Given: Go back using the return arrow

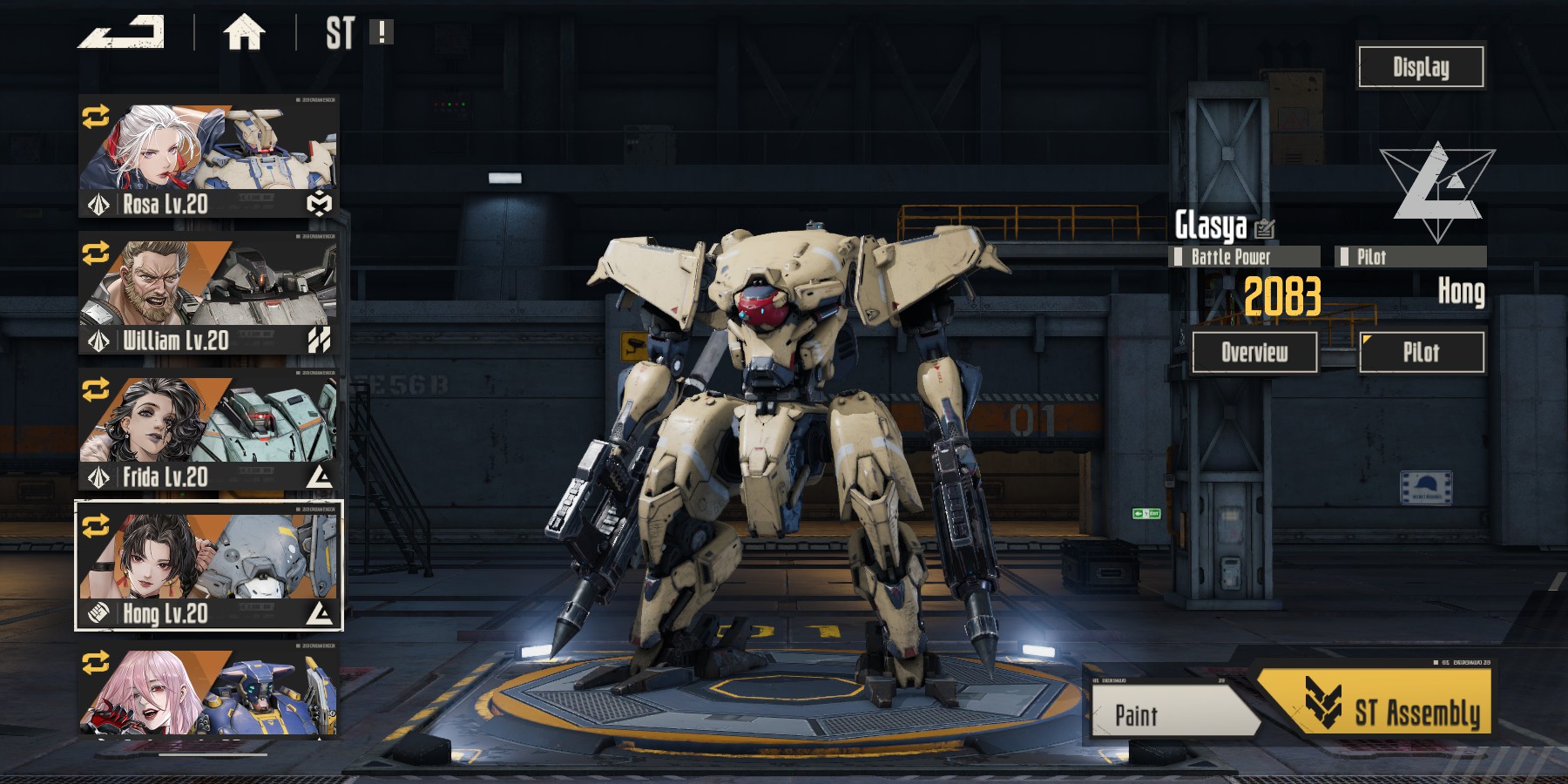Looking at the screenshot, I should tap(122, 33).
